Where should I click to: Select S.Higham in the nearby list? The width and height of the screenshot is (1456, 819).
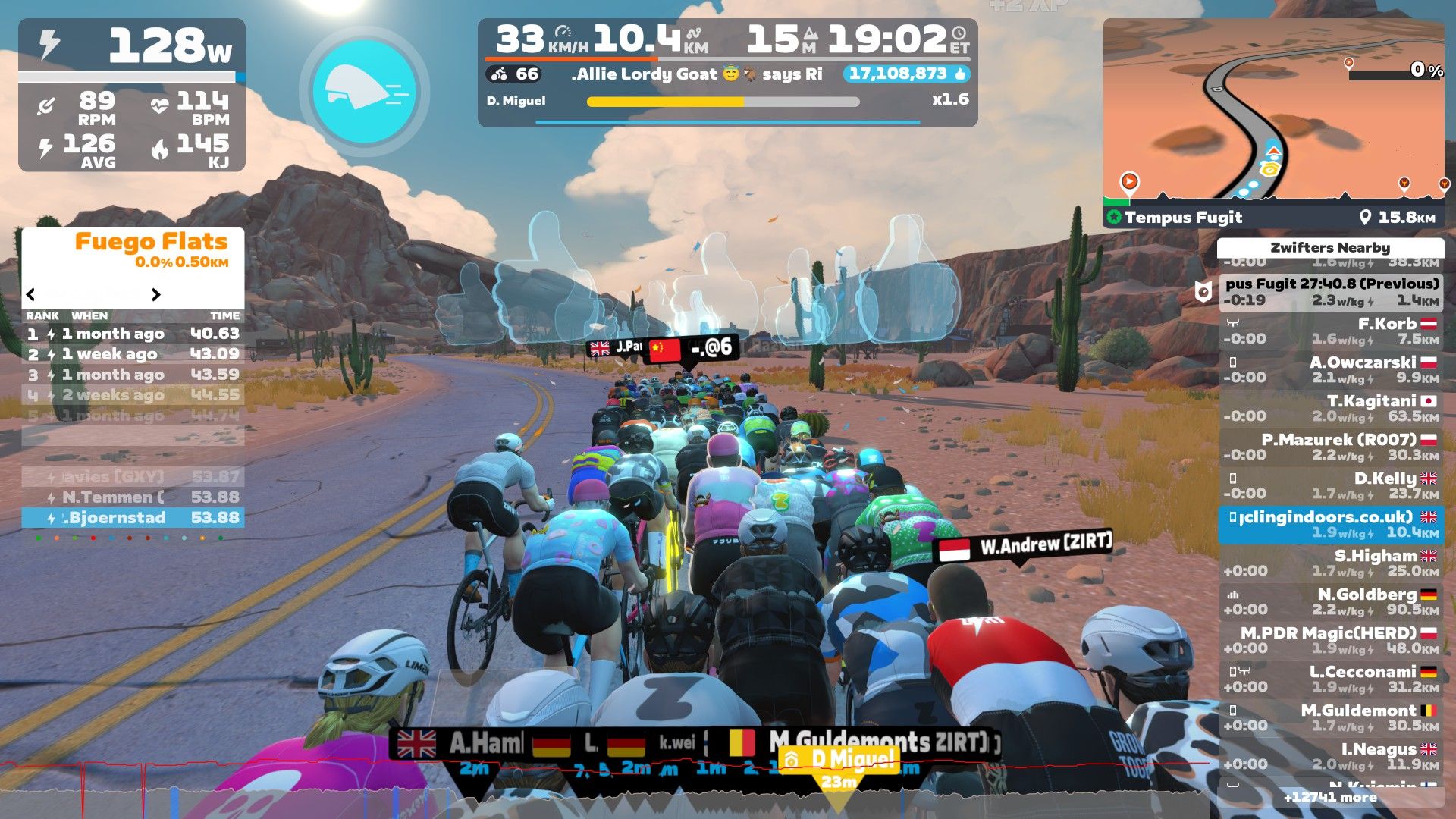(x=1331, y=563)
